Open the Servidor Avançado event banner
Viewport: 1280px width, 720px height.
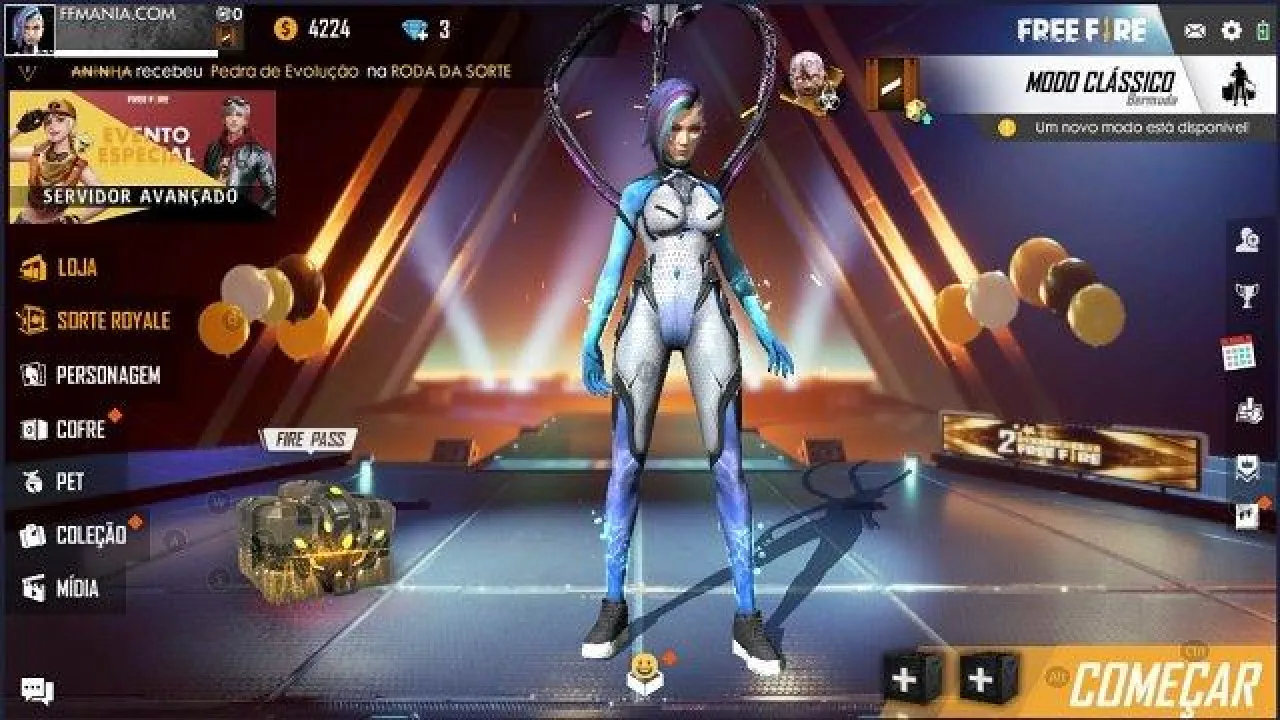coord(142,157)
